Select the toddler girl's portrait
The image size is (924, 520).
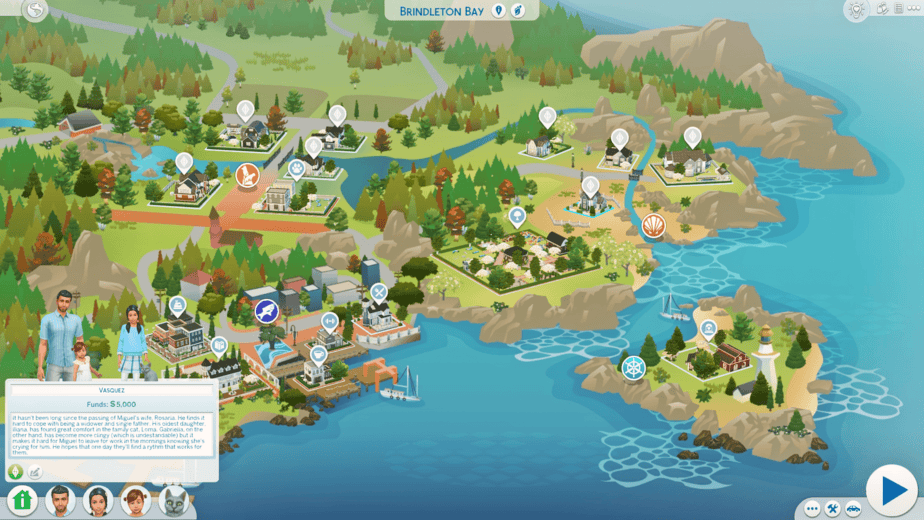tap(135, 500)
